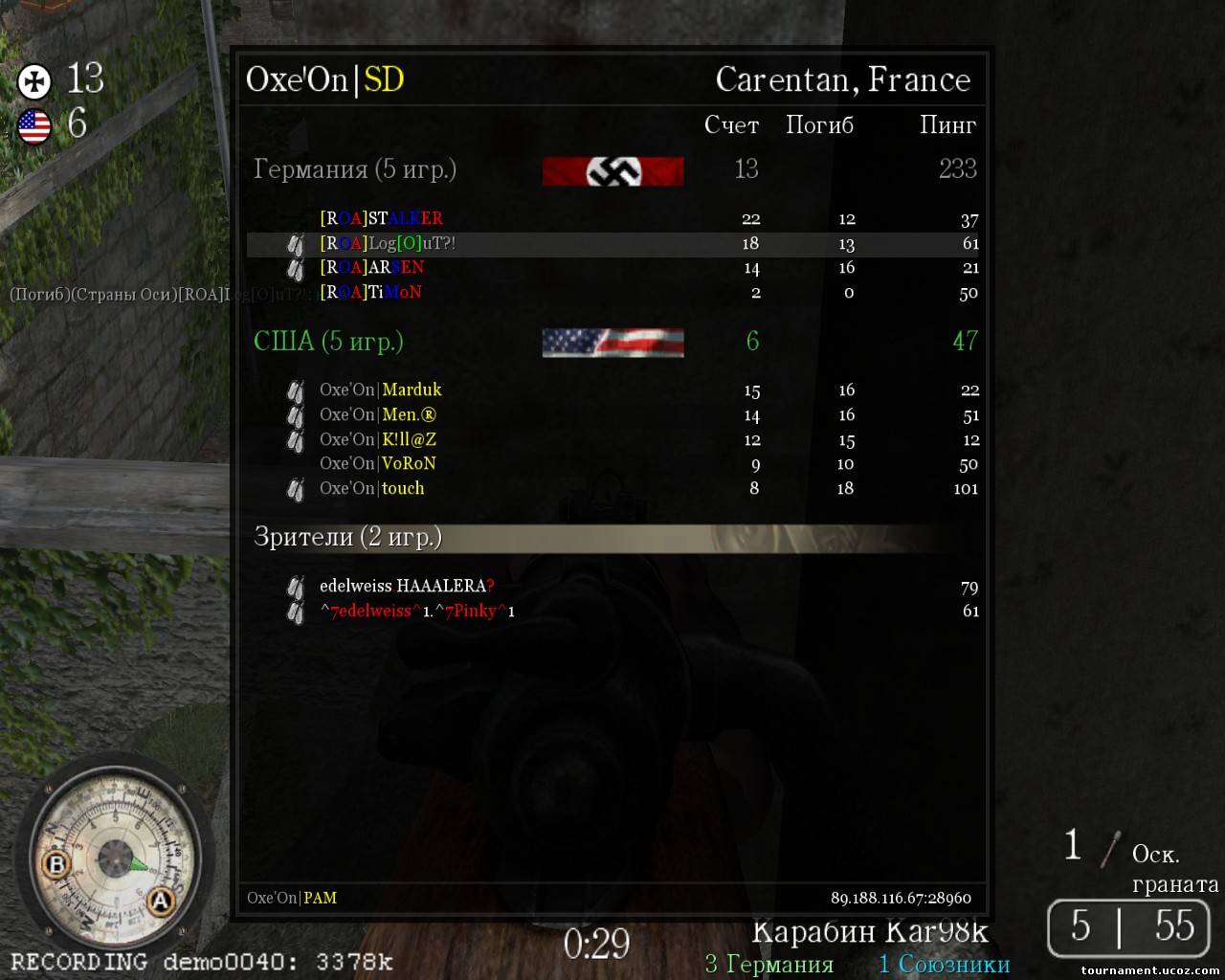Select objective marker B on the compass

(56, 865)
